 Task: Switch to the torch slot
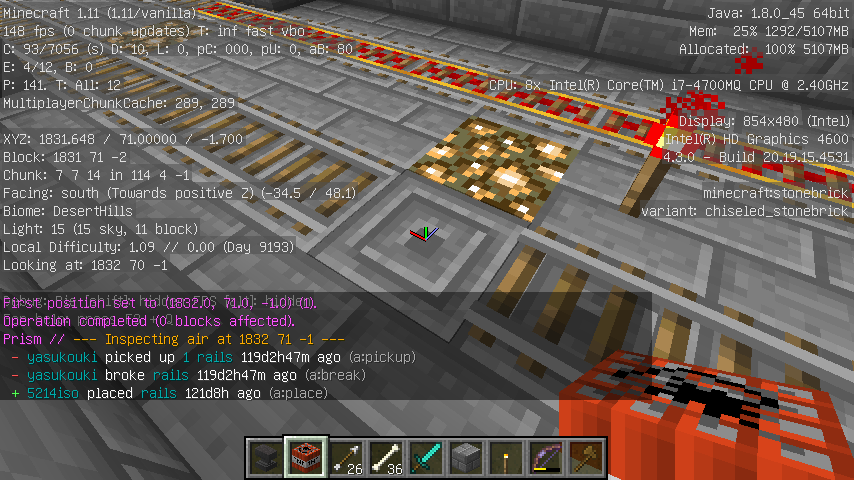tap(506, 458)
